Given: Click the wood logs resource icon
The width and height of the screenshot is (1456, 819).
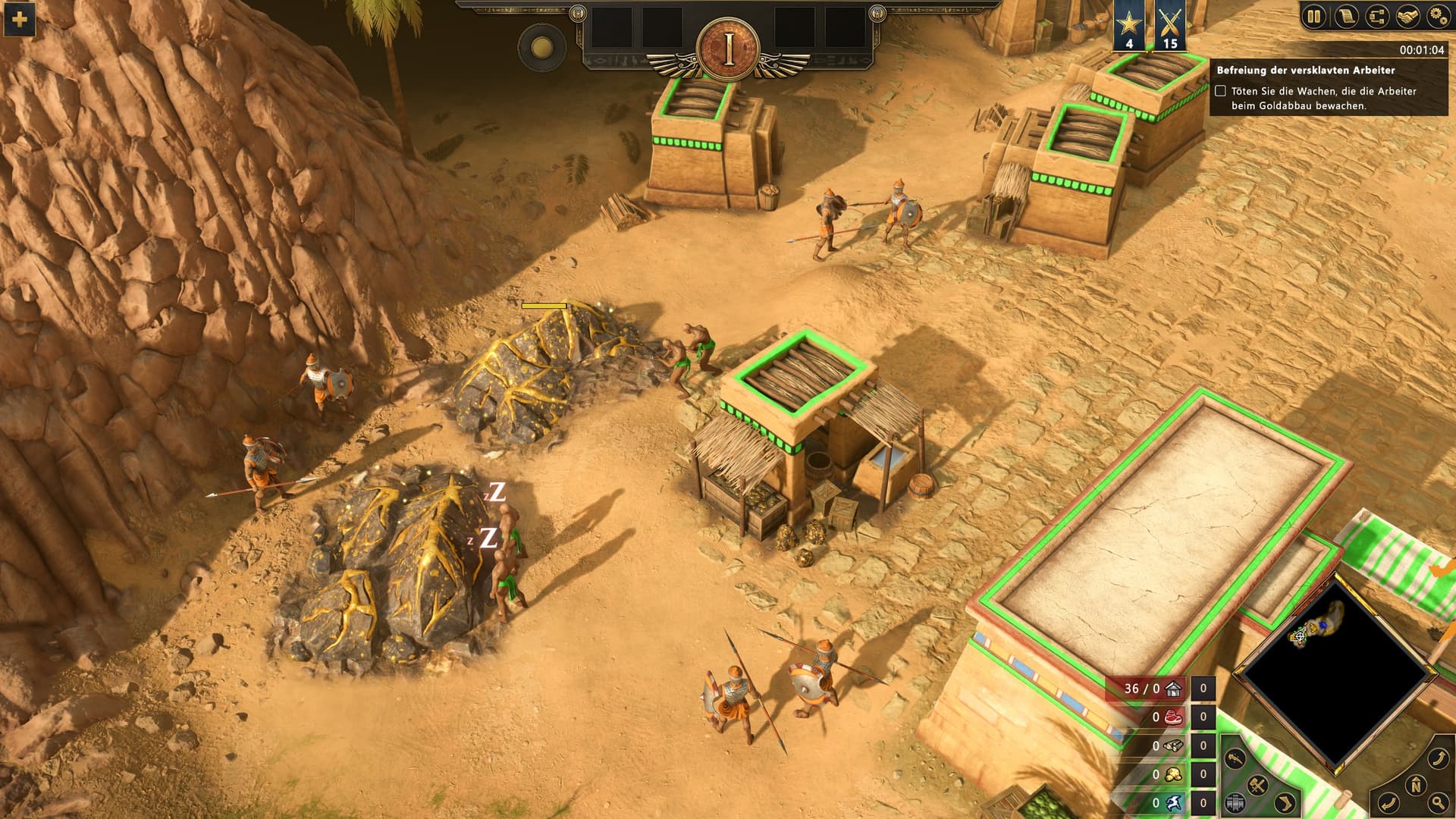Looking at the screenshot, I should coord(1173,746).
